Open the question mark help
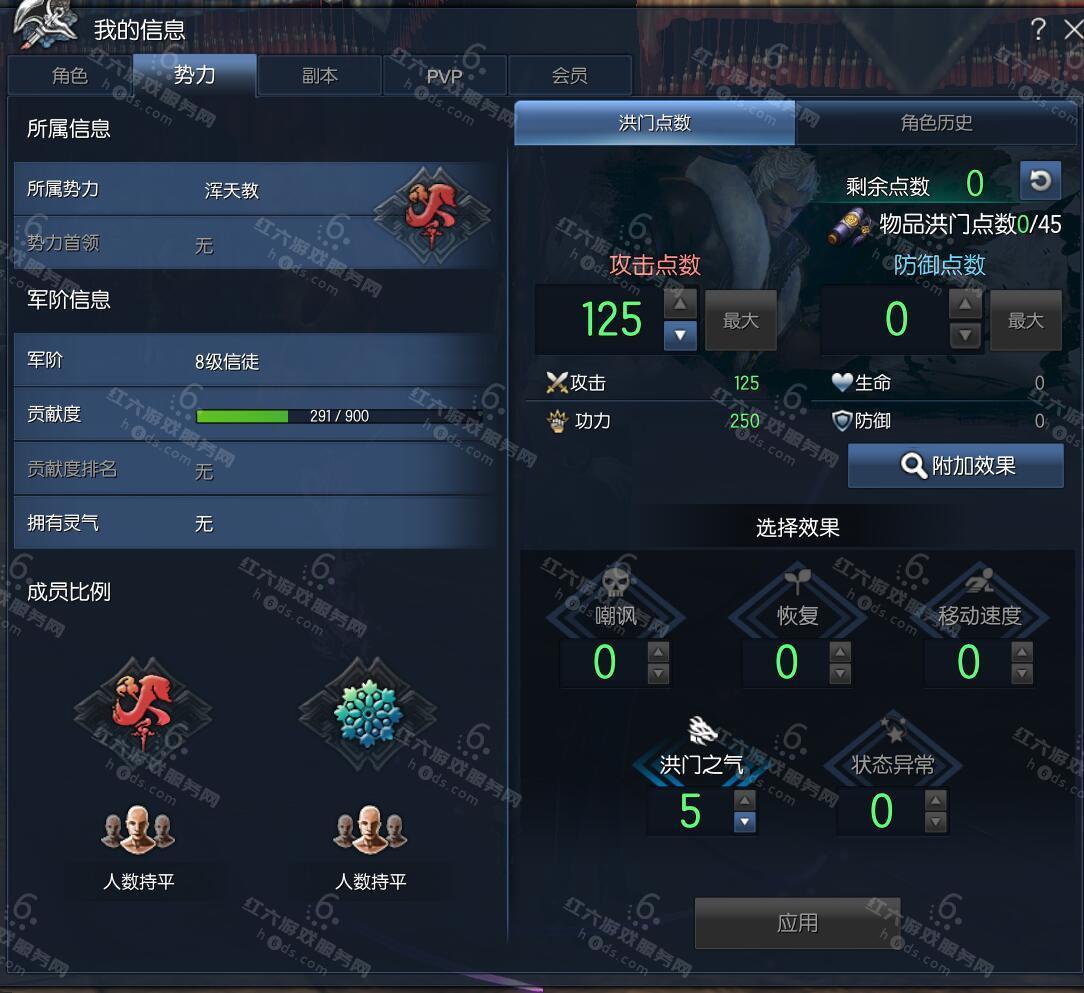 1038,30
